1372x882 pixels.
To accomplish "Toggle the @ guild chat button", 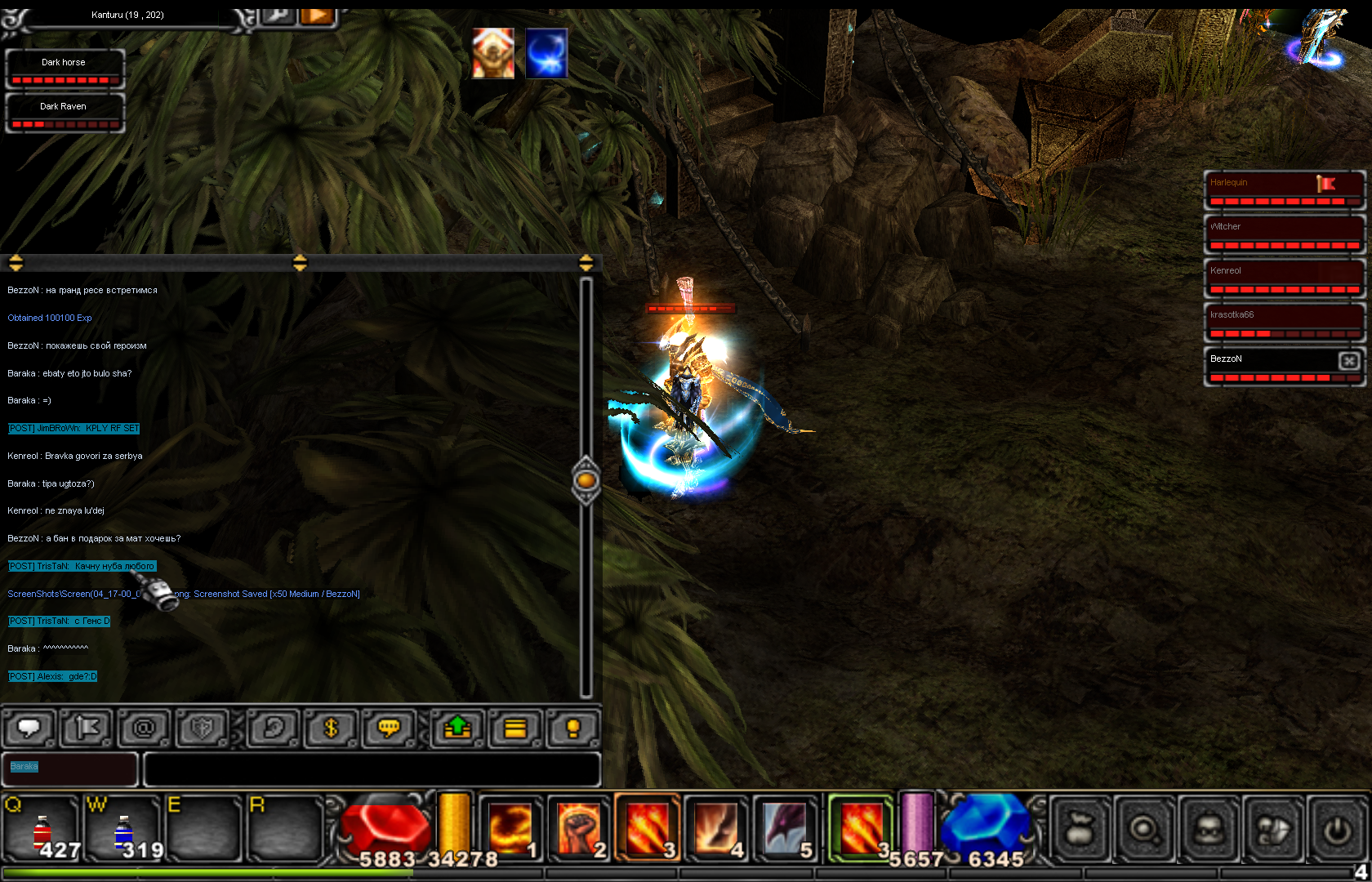I will pyautogui.click(x=144, y=728).
